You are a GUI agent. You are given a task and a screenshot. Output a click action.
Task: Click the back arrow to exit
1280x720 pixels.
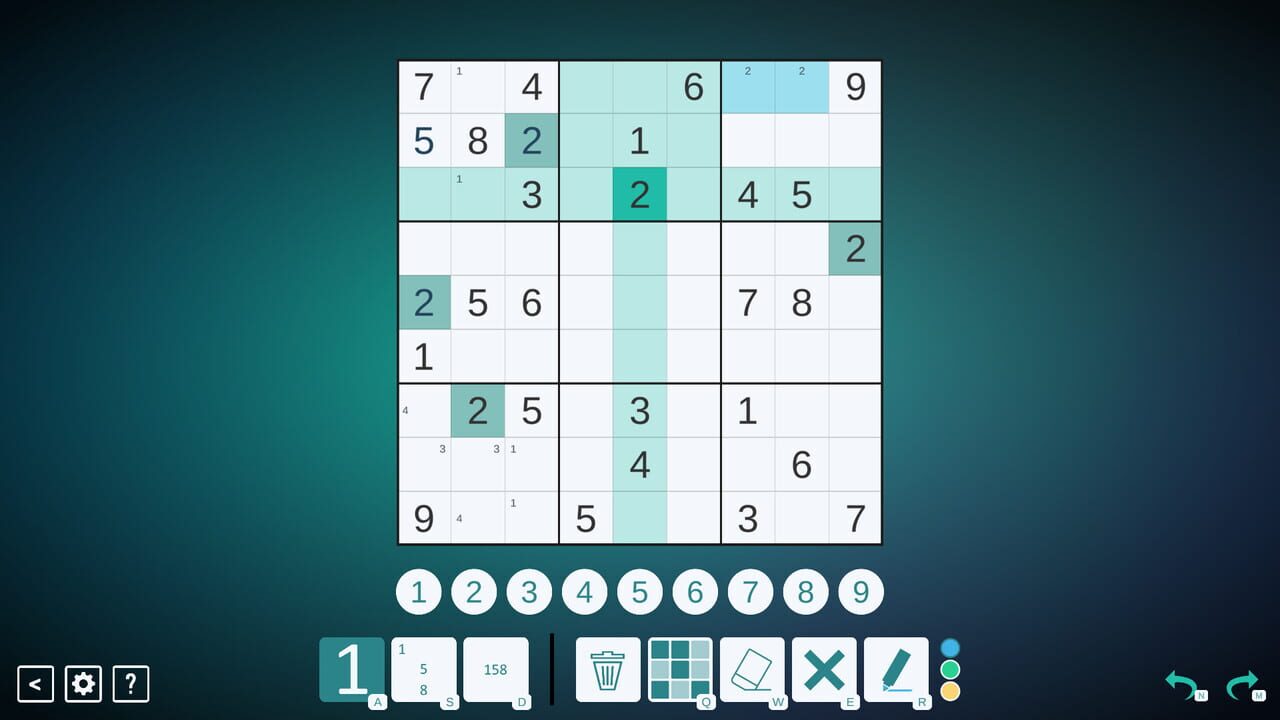(36, 684)
